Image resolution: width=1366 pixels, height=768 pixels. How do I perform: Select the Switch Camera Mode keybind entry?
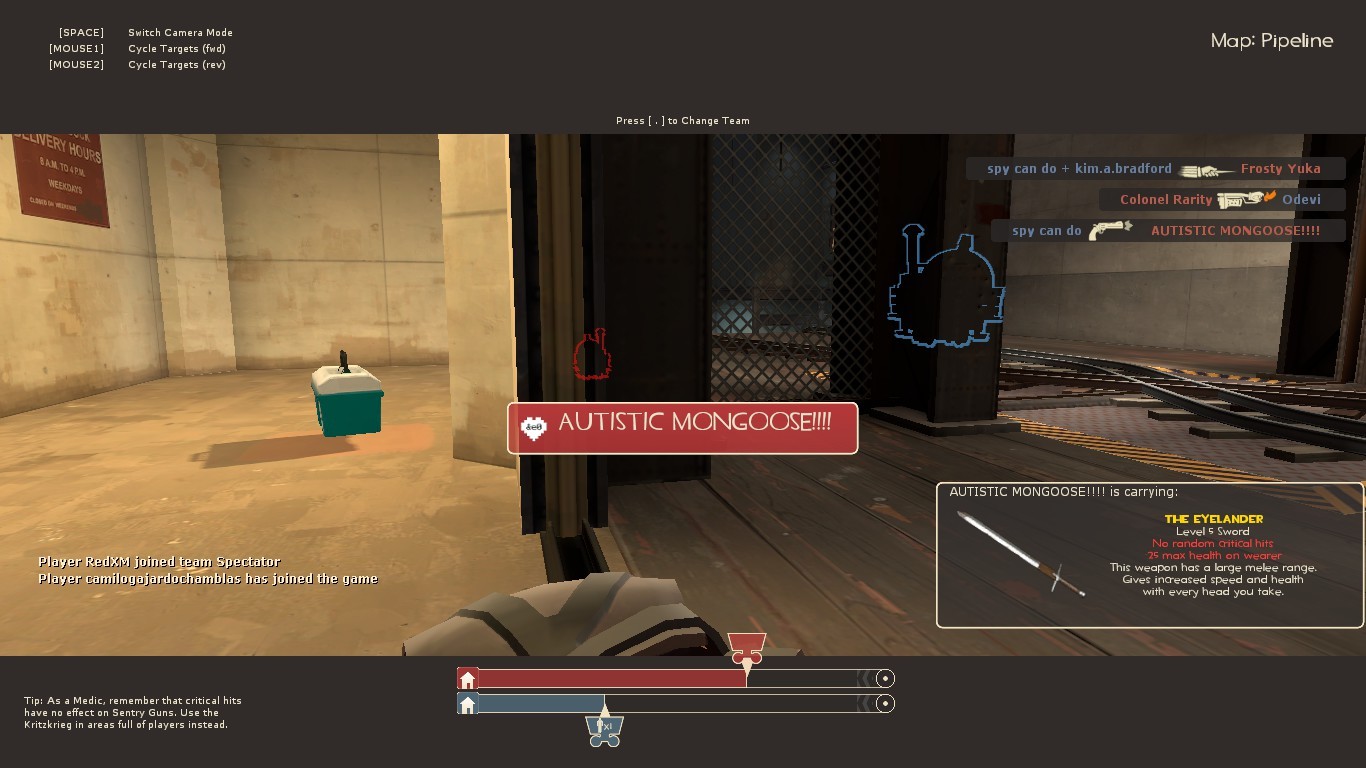click(x=180, y=32)
